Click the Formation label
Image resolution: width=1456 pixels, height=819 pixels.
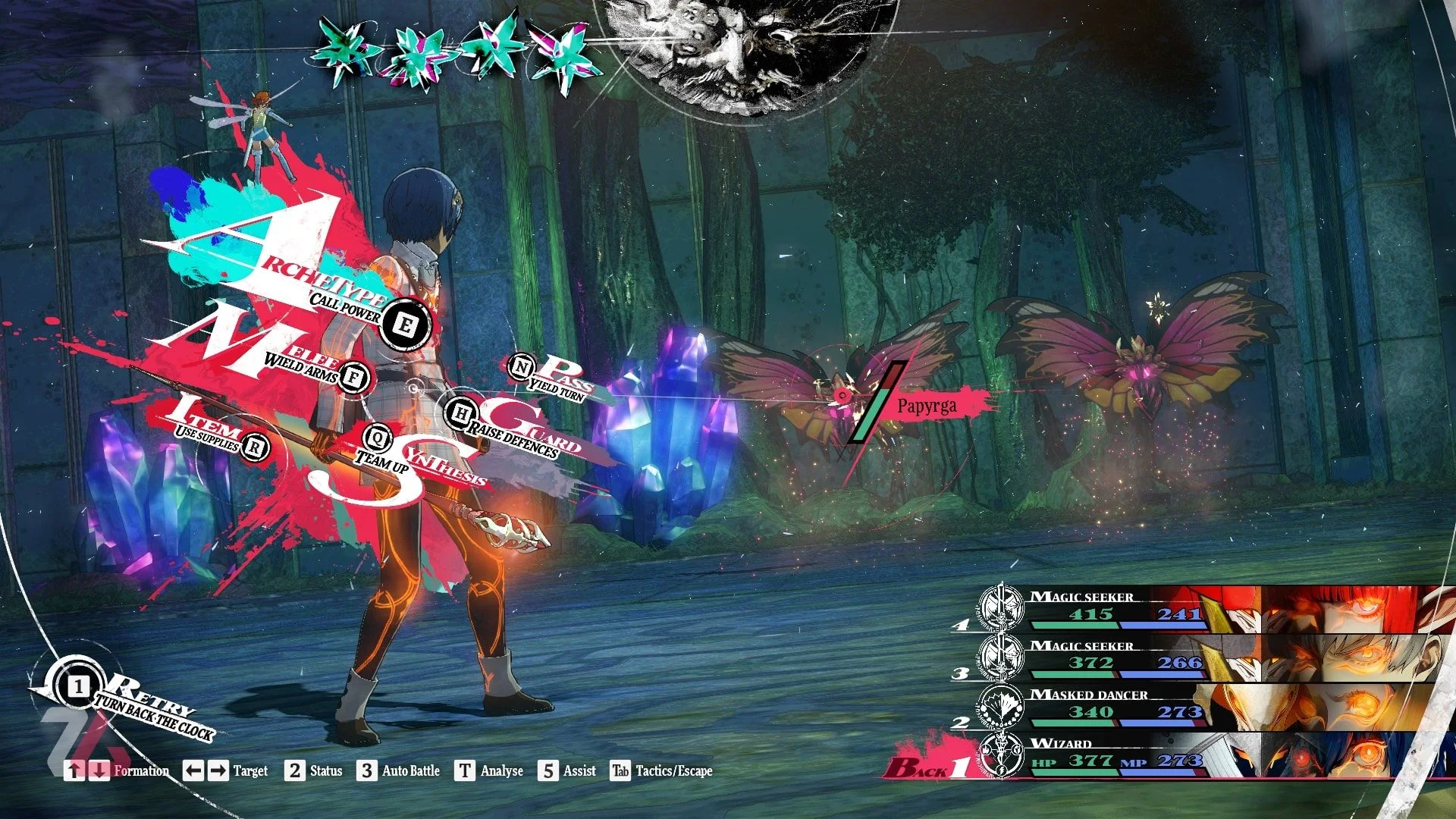point(141,770)
